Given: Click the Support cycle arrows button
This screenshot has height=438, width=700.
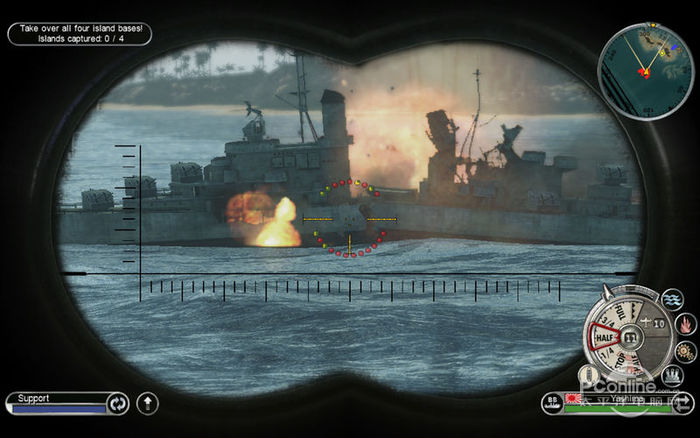Looking at the screenshot, I should tap(118, 403).
